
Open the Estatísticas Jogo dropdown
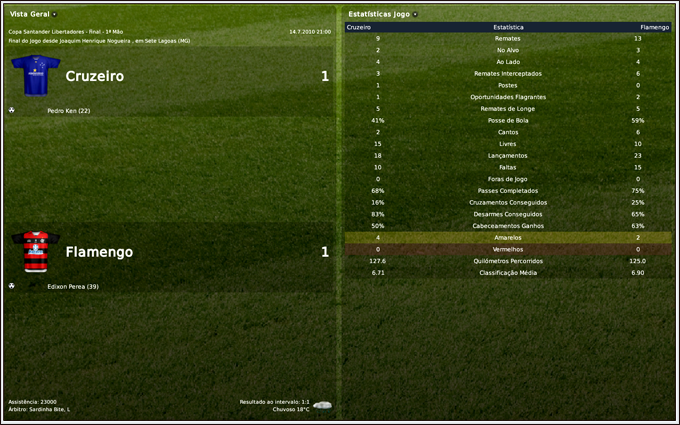[414, 14]
